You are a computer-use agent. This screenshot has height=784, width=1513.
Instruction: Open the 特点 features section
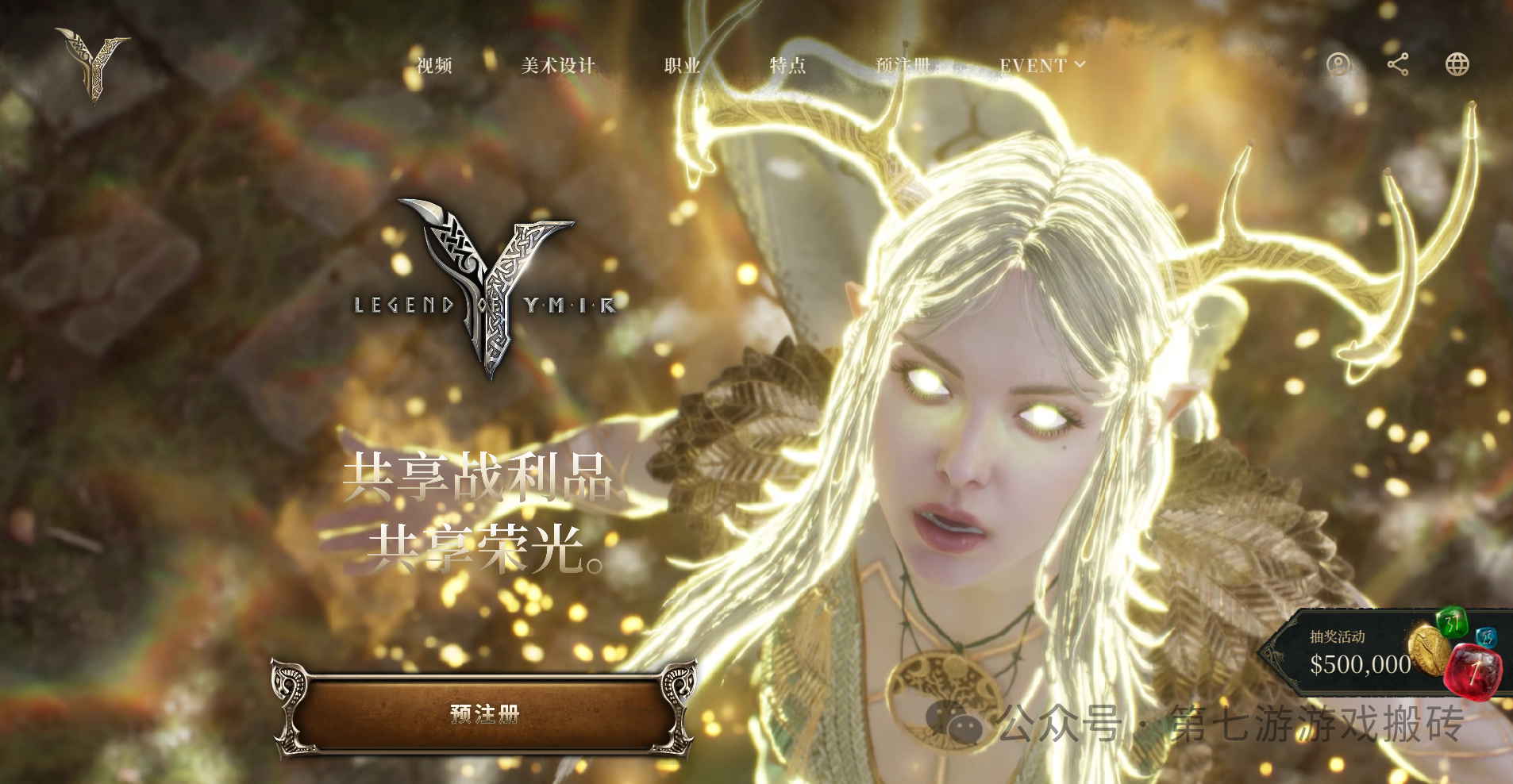pos(787,66)
